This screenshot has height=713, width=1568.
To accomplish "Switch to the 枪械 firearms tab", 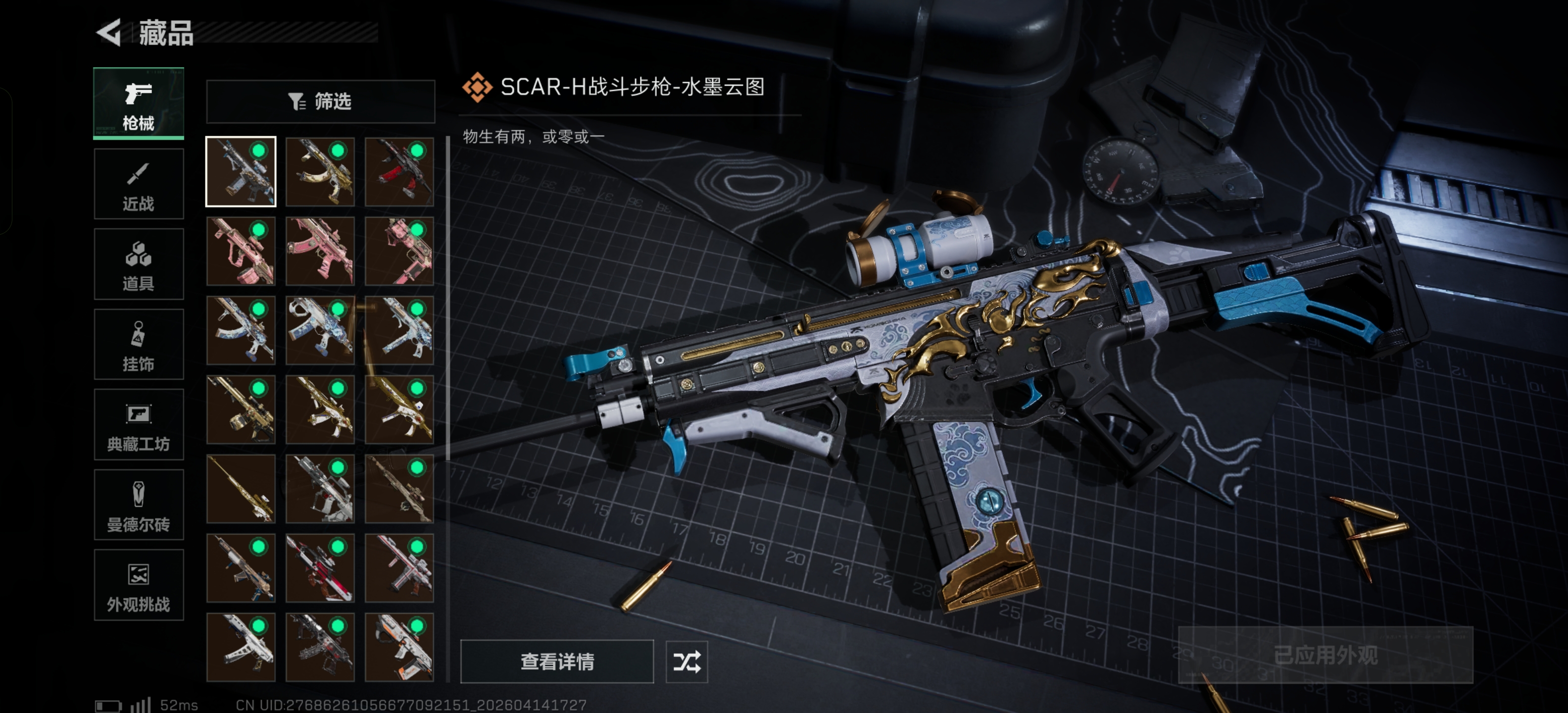I will 138,103.
